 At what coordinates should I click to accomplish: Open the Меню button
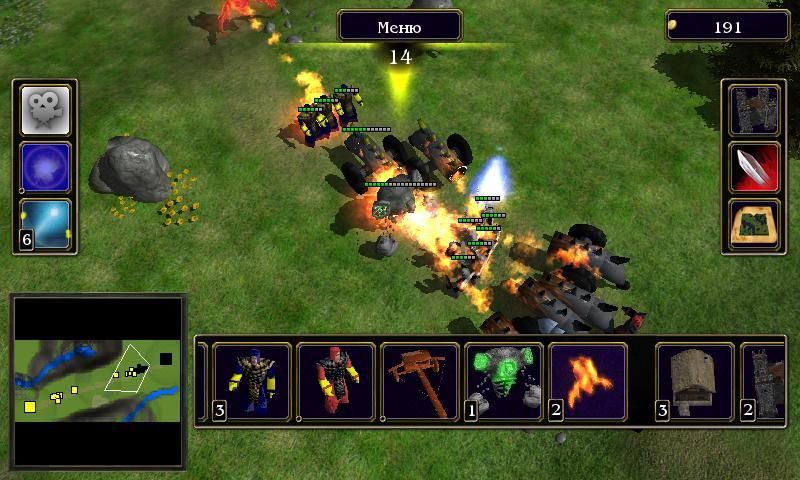tap(399, 26)
